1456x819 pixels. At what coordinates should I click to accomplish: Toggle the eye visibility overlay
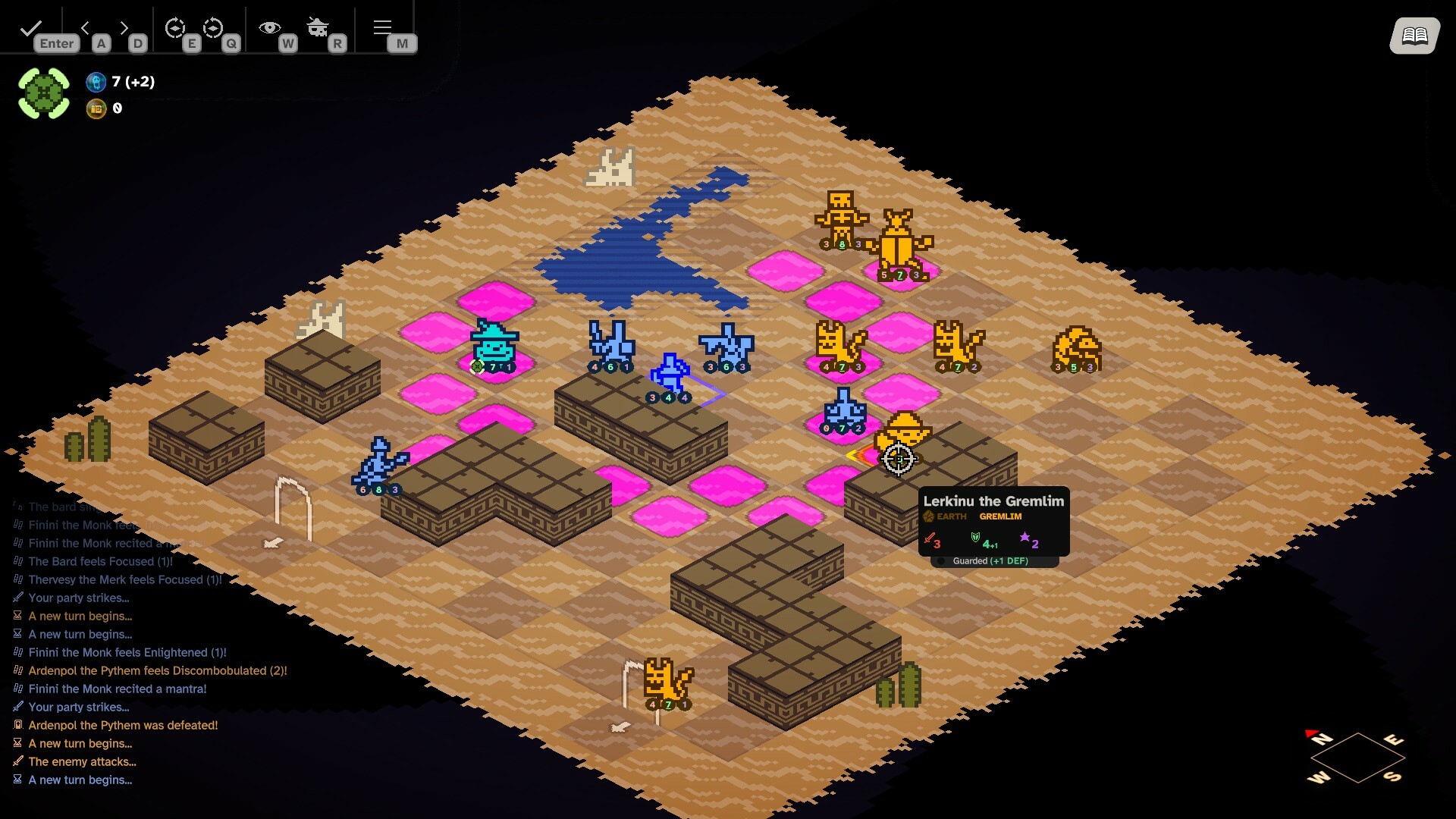click(271, 27)
